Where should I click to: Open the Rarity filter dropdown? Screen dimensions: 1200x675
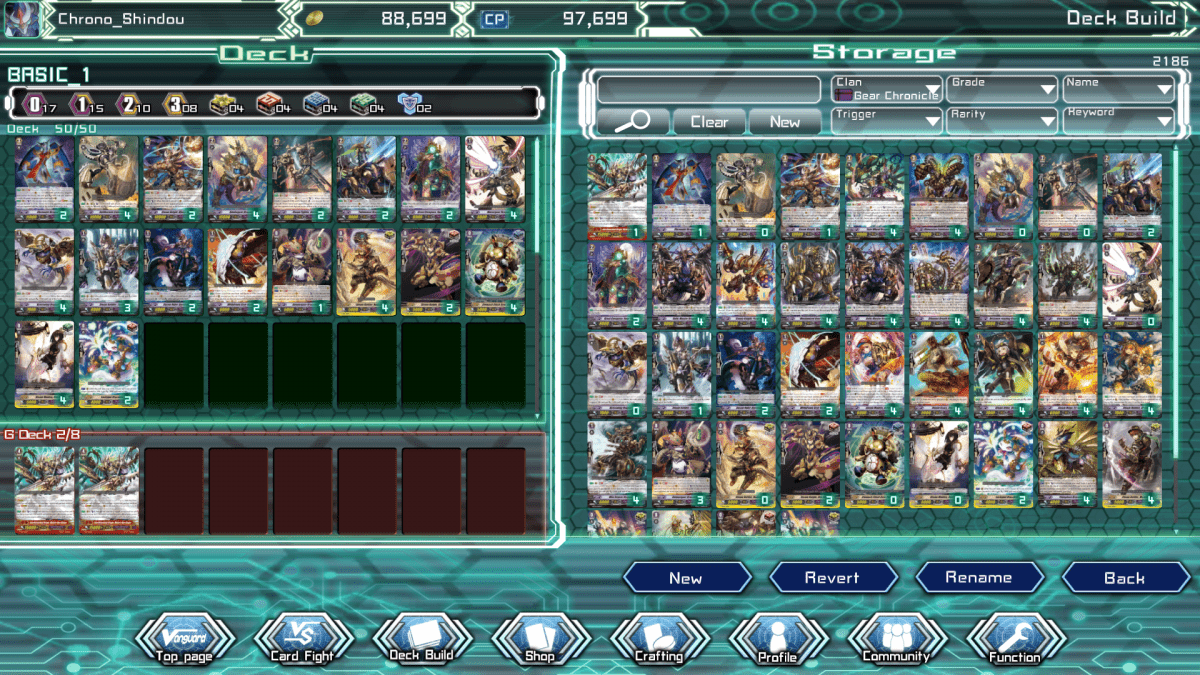pyautogui.click(x=1002, y=121)
